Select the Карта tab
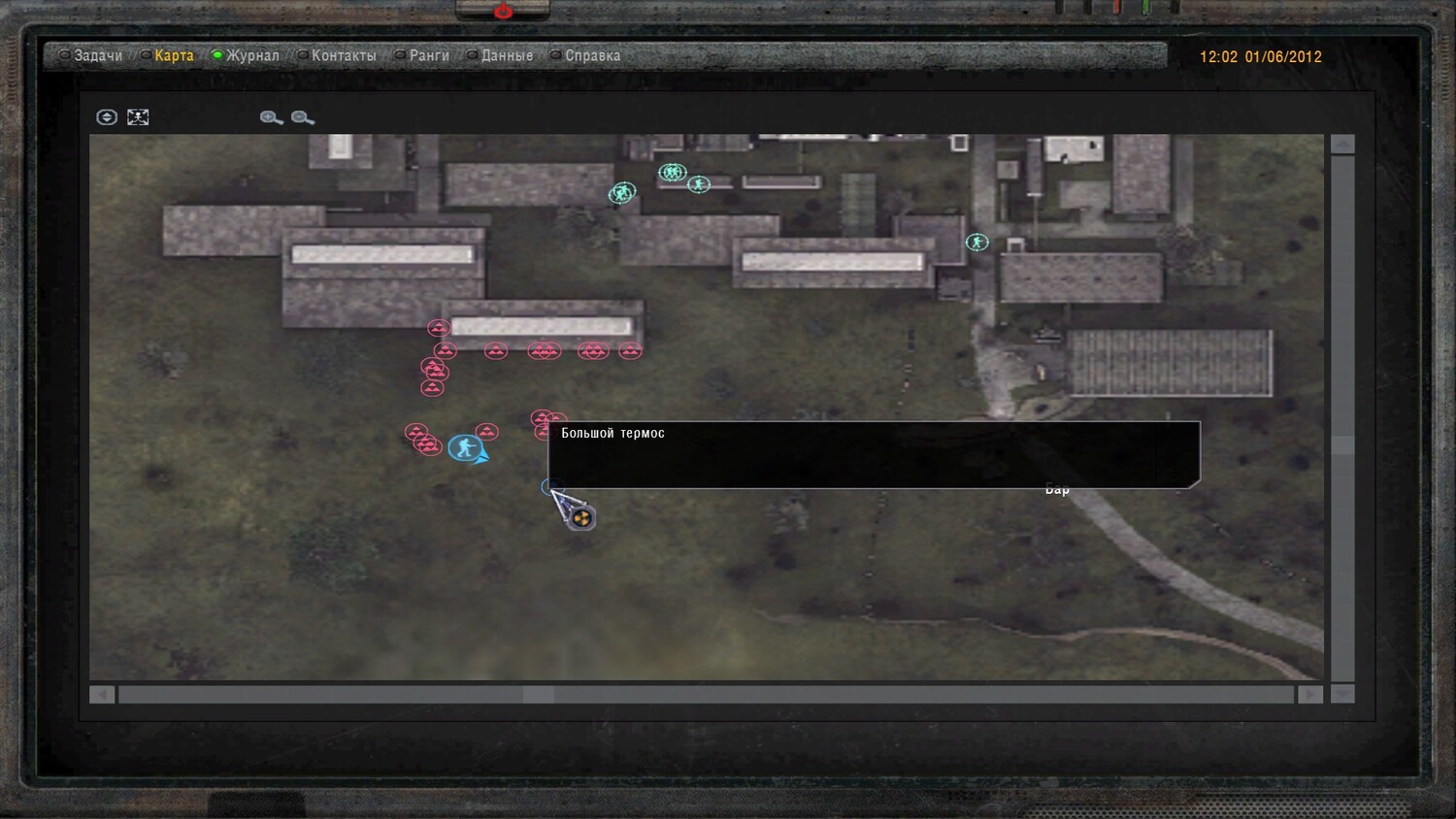Viewport: 1456px width, 819px height. pos(174,55)
